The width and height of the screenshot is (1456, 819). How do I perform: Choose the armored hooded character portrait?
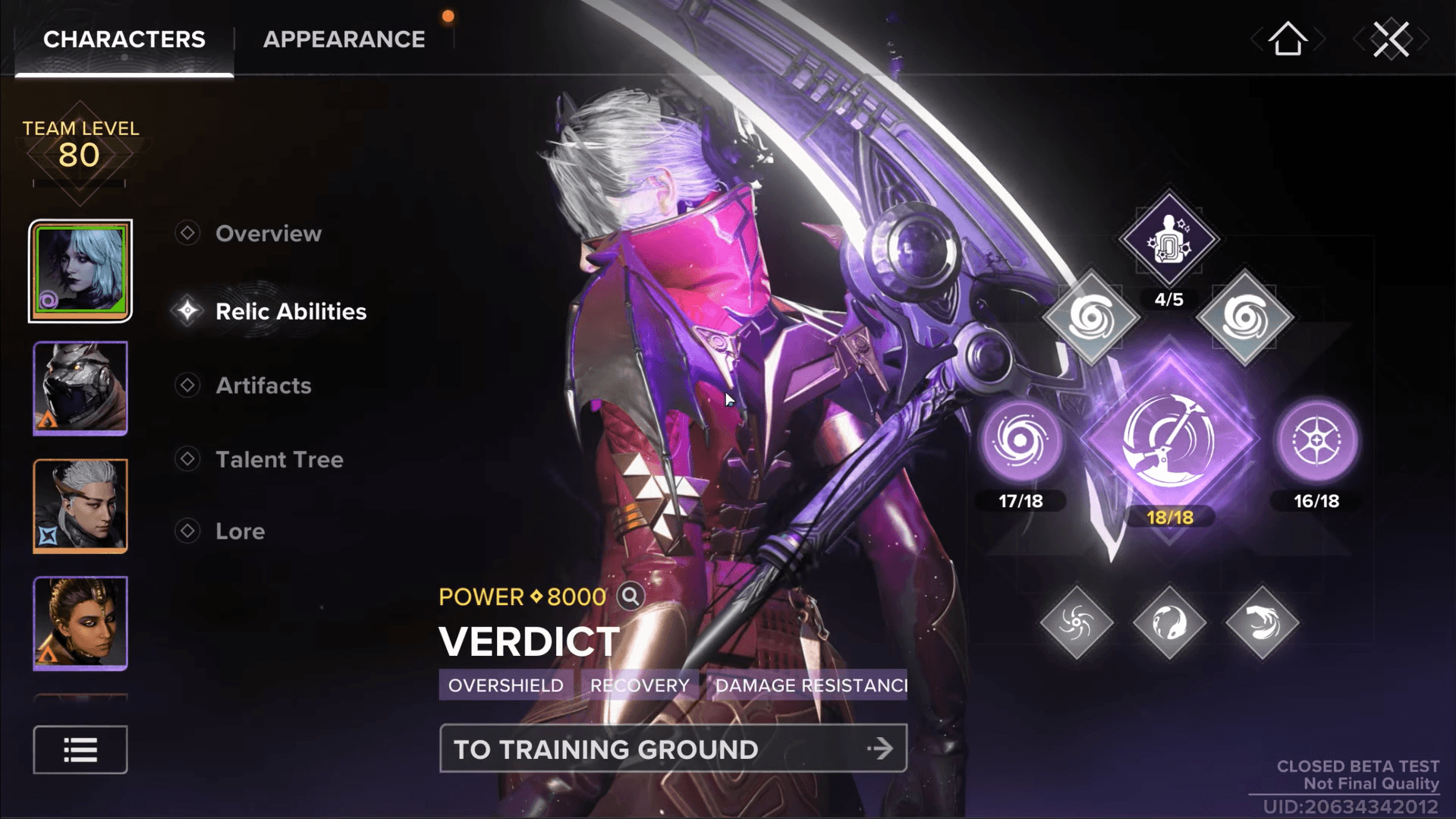click(80, 388)
